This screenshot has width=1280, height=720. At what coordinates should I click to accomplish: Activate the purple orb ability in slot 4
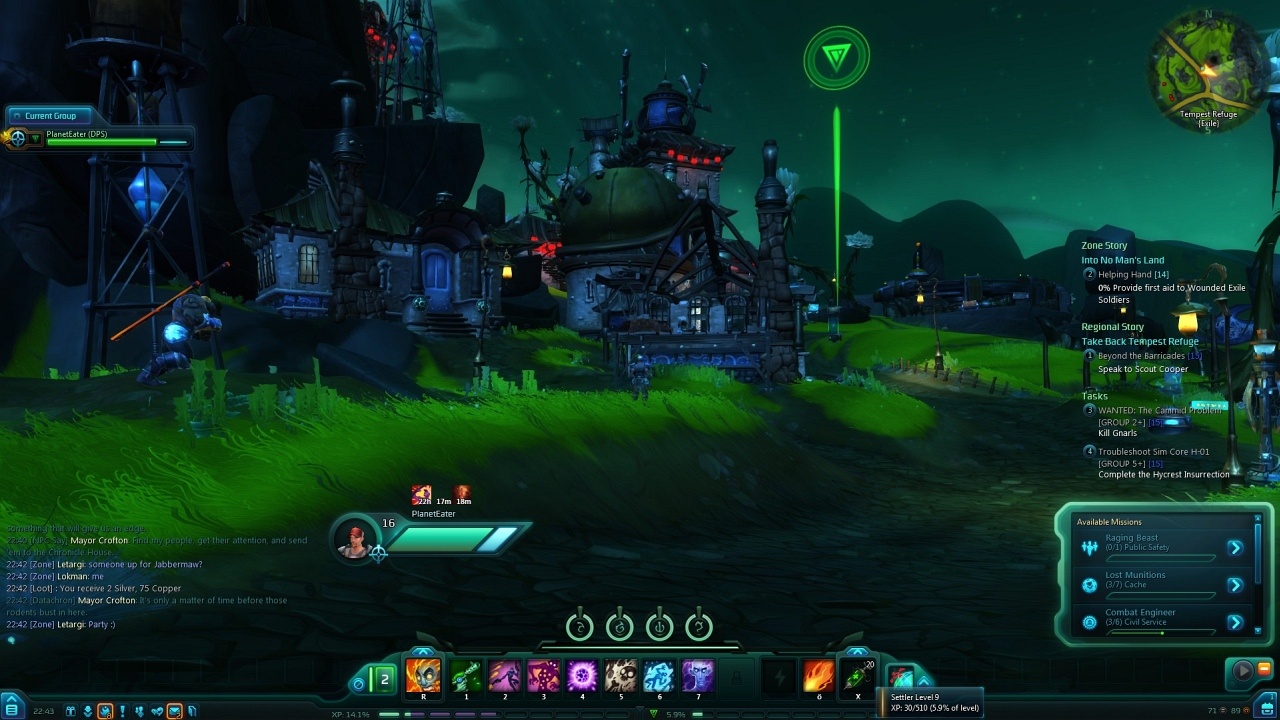(582, 677)
